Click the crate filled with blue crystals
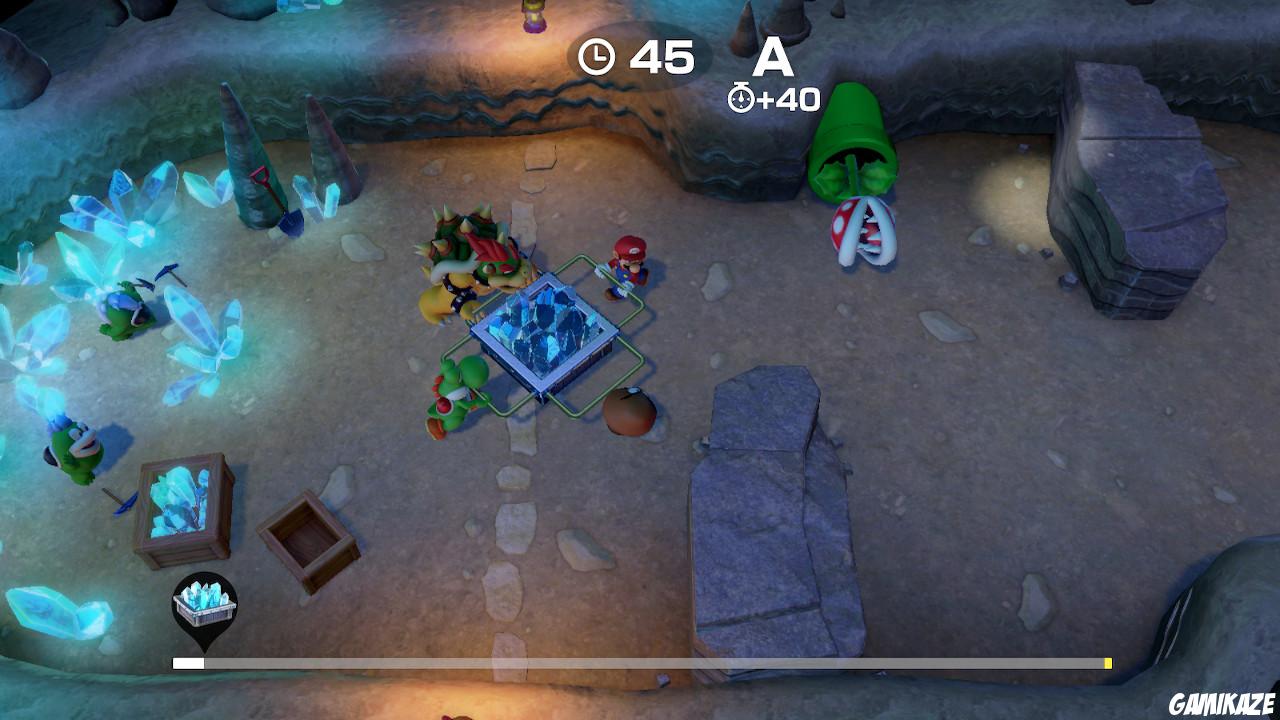This screenshot has height=720, width=1280. [x=185, y=505]
